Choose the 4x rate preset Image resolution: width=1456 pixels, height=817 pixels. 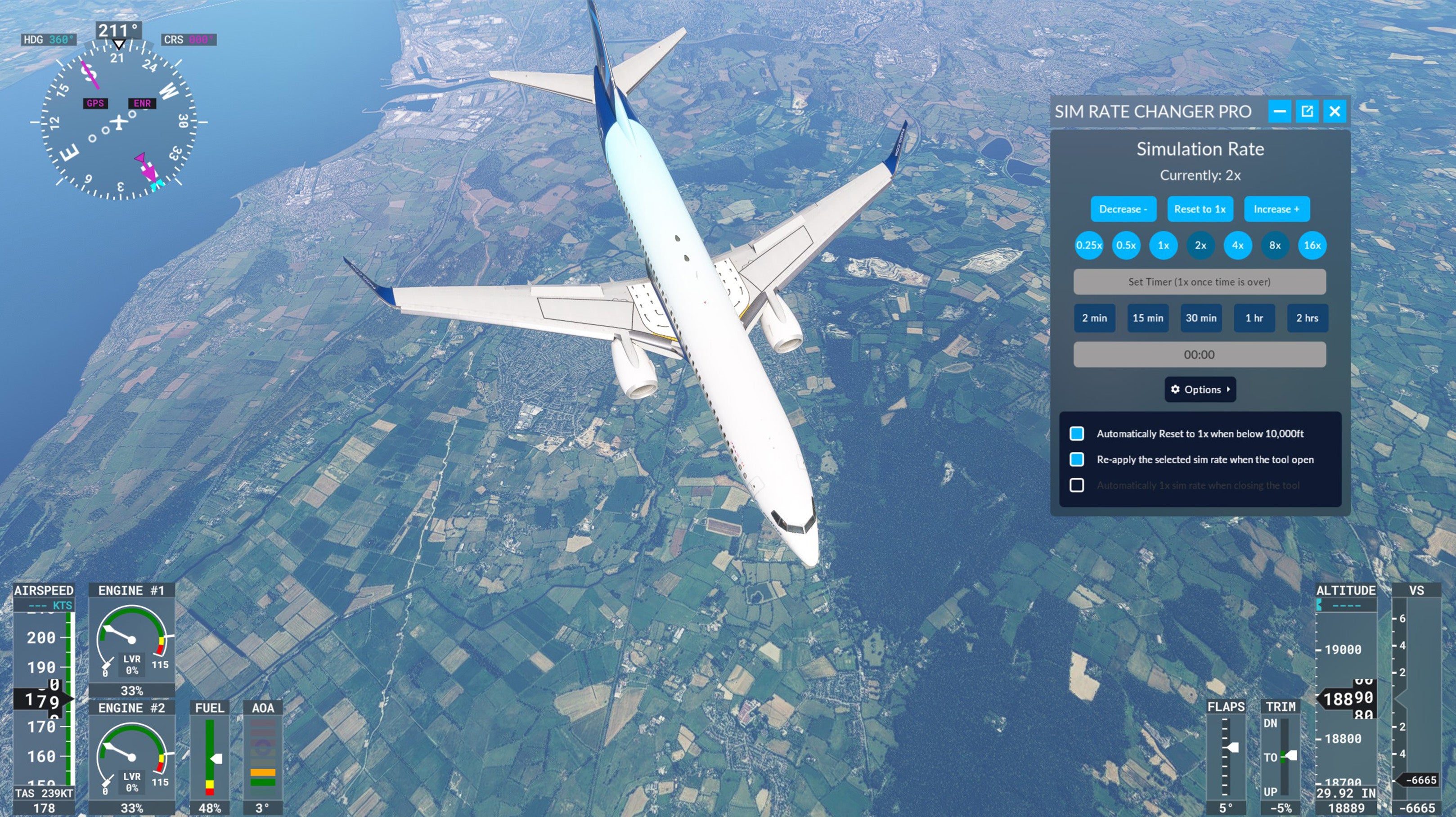tap(1238, 245)
